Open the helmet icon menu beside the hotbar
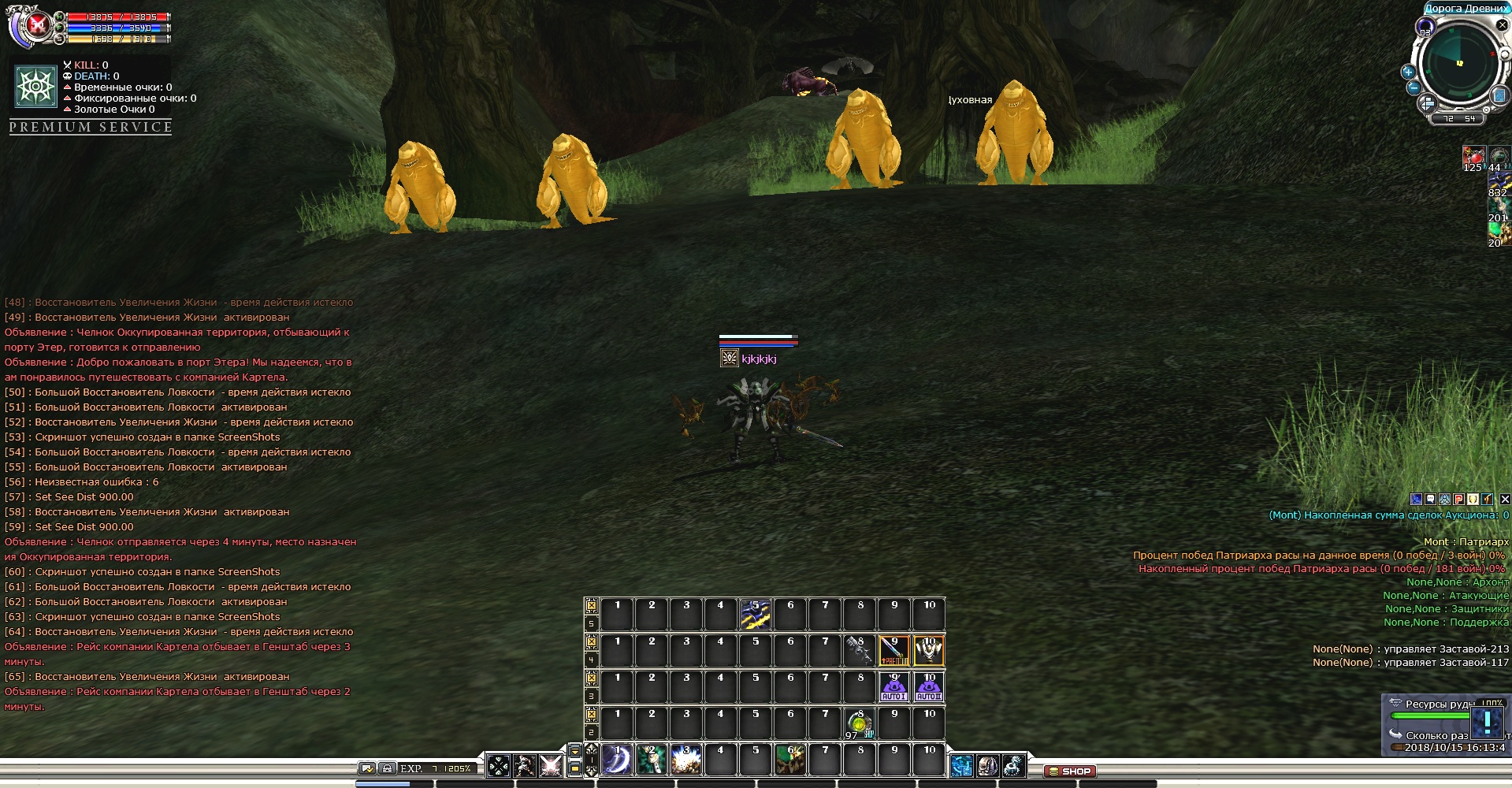The height and width of the screenshot is (788, 1512). (987, 765)
